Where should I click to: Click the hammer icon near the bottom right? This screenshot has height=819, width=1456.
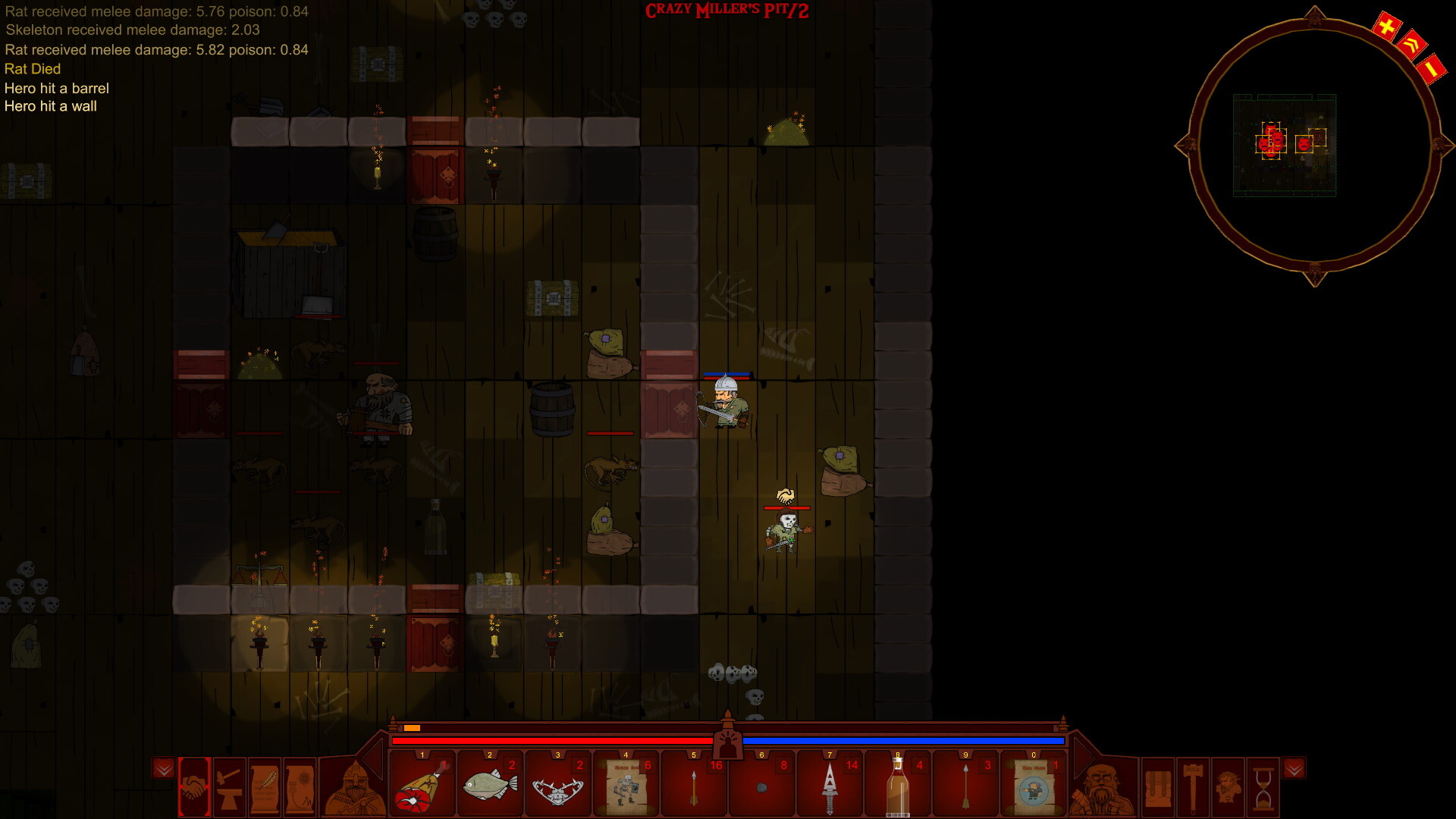(1193, 789)
